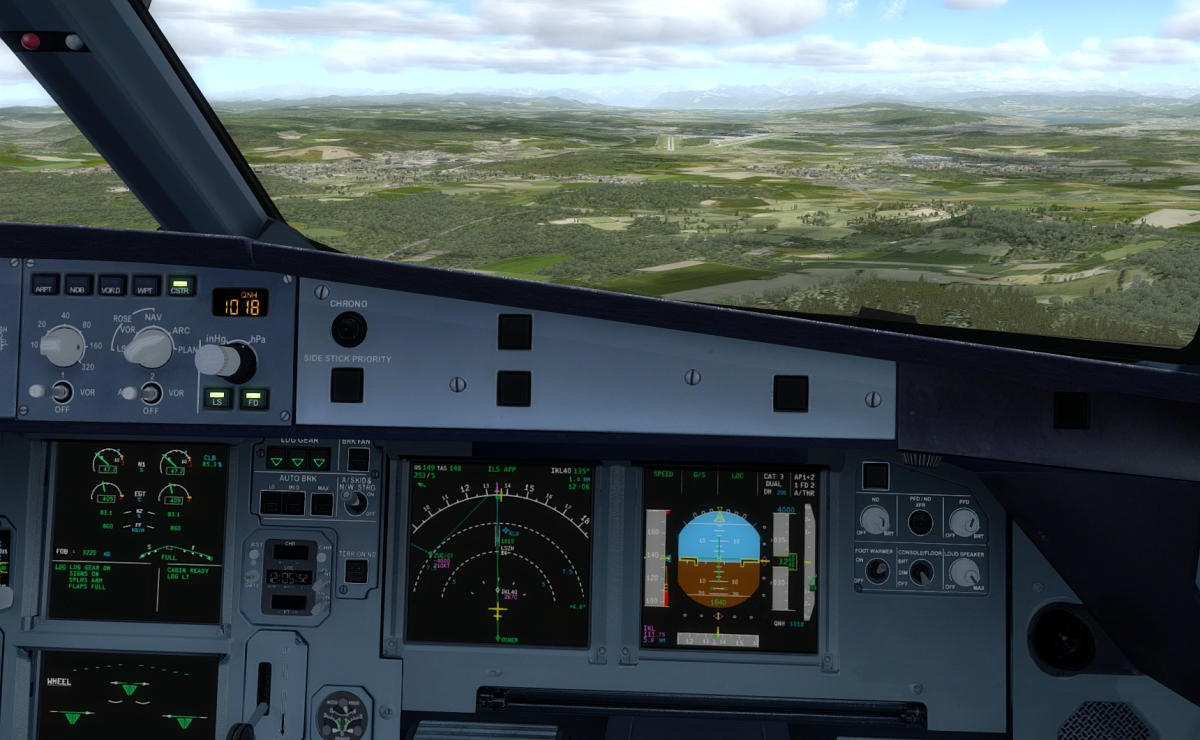Click the PFD/ND XFR button
The image size is (1200, 740).
tap(920, 522)
